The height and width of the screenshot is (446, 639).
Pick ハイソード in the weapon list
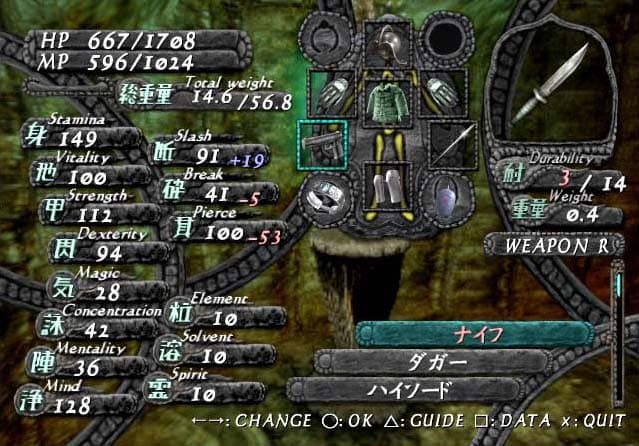point(425,390)
